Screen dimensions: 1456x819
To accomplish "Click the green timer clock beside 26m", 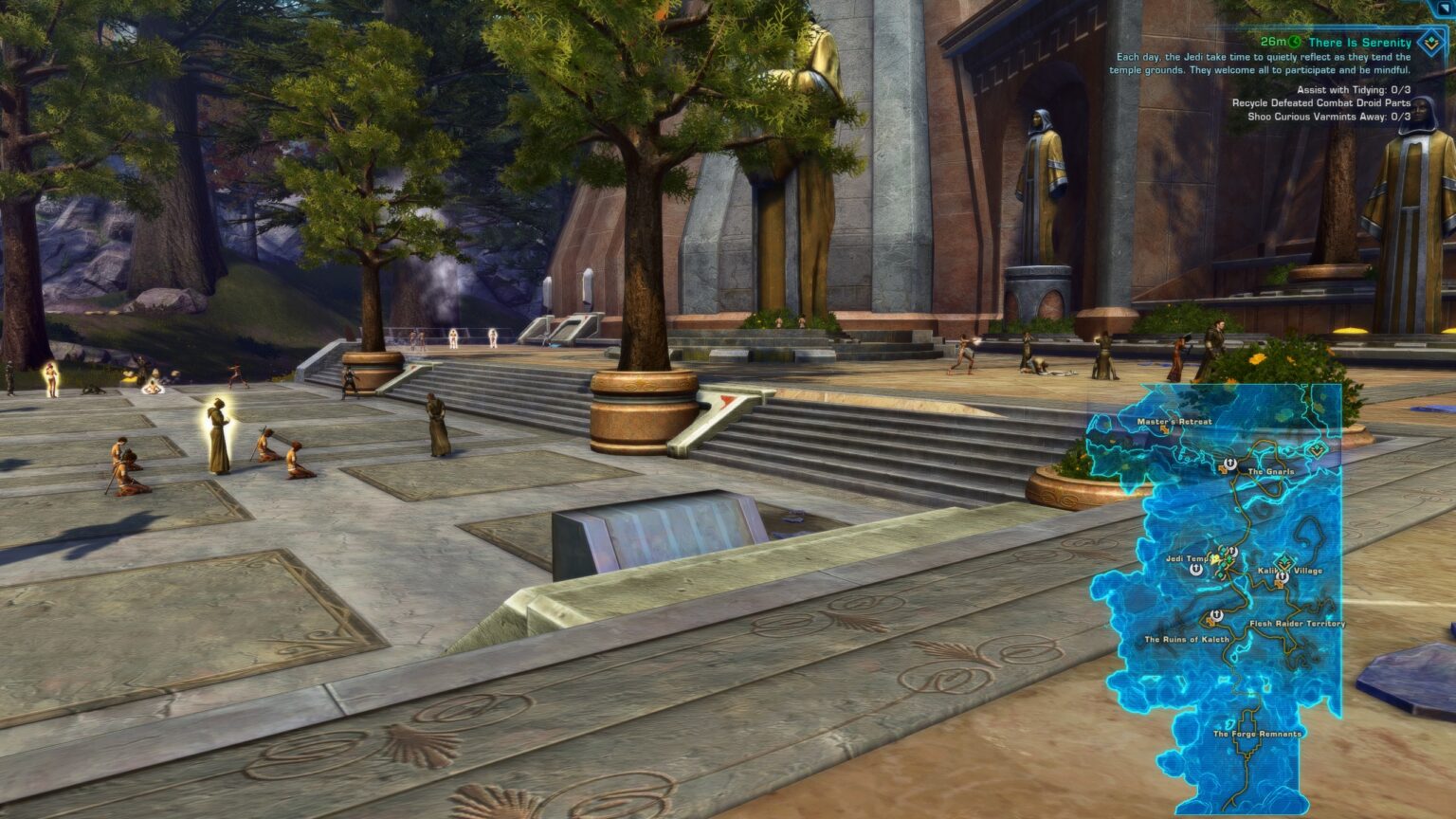I will tap(1293, 42).
